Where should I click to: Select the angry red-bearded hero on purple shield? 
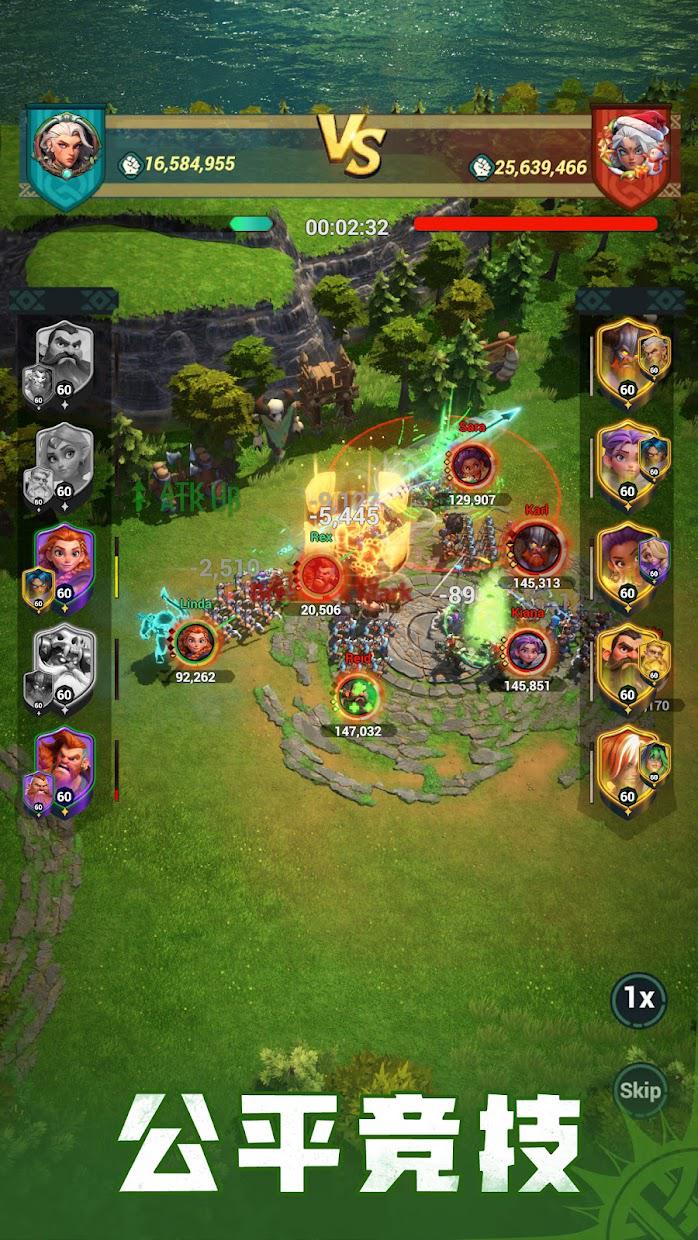64,766
